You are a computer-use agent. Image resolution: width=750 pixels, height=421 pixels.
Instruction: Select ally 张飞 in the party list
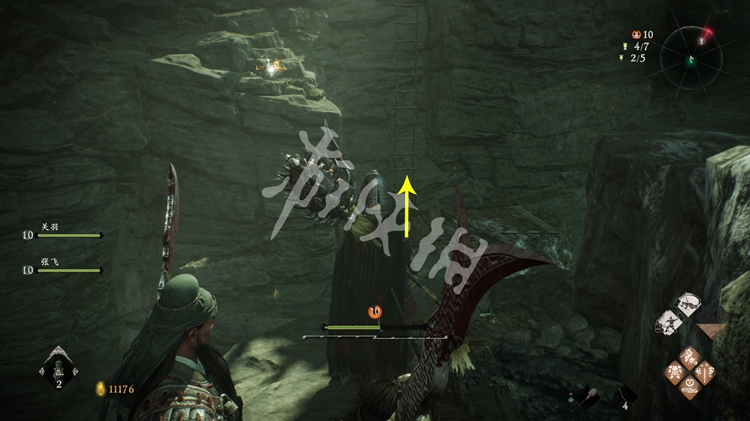tap(60, 269)
